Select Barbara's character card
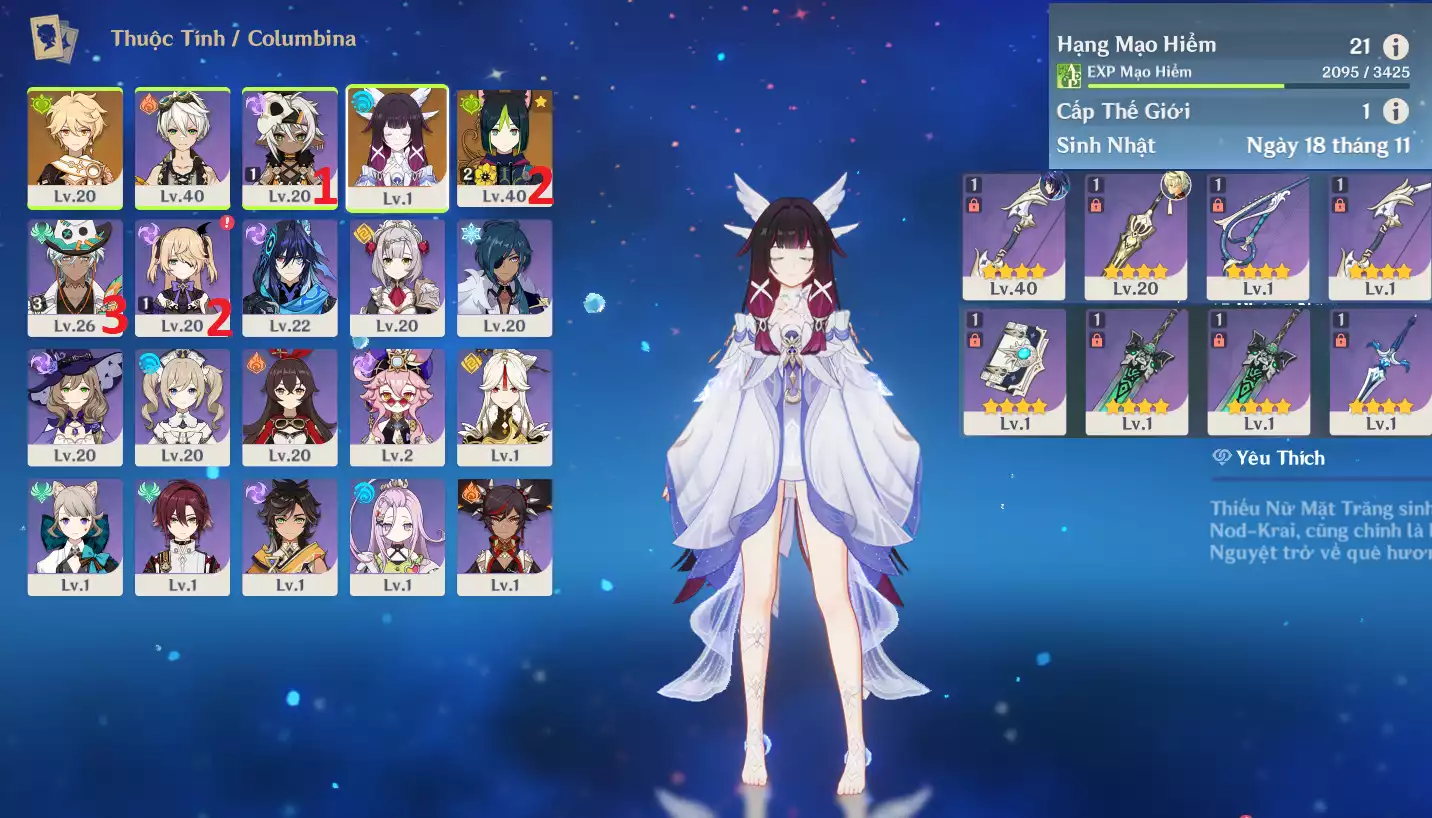 182,407
